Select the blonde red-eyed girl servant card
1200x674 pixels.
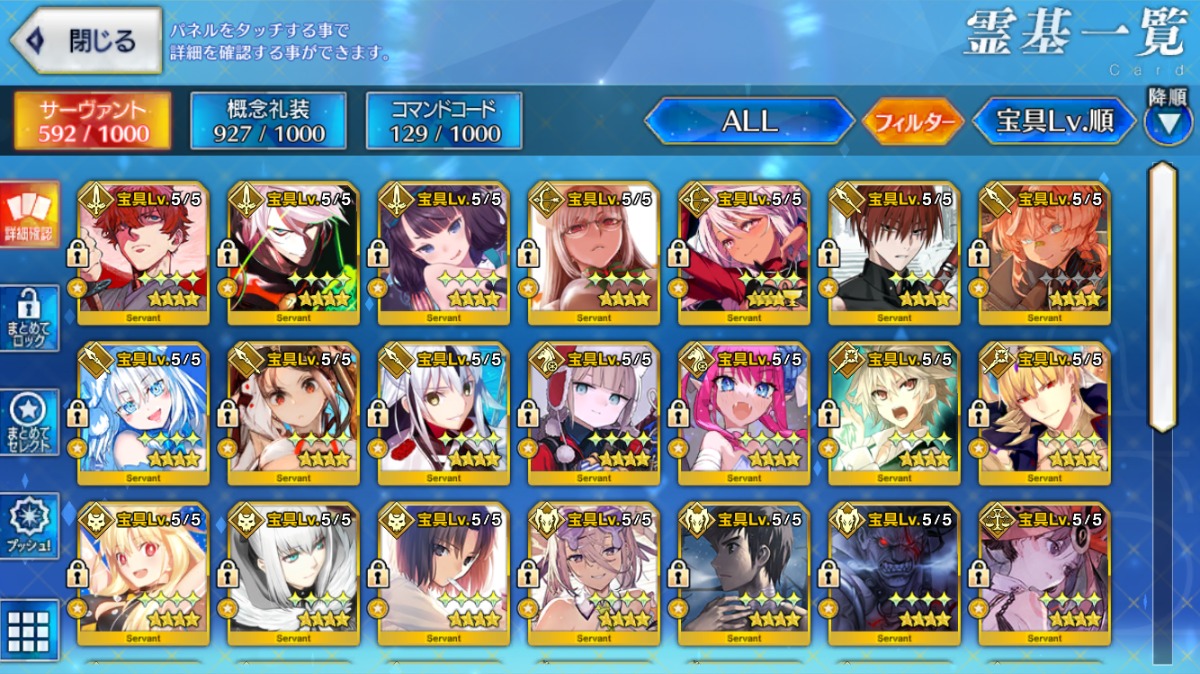[143, 574]
